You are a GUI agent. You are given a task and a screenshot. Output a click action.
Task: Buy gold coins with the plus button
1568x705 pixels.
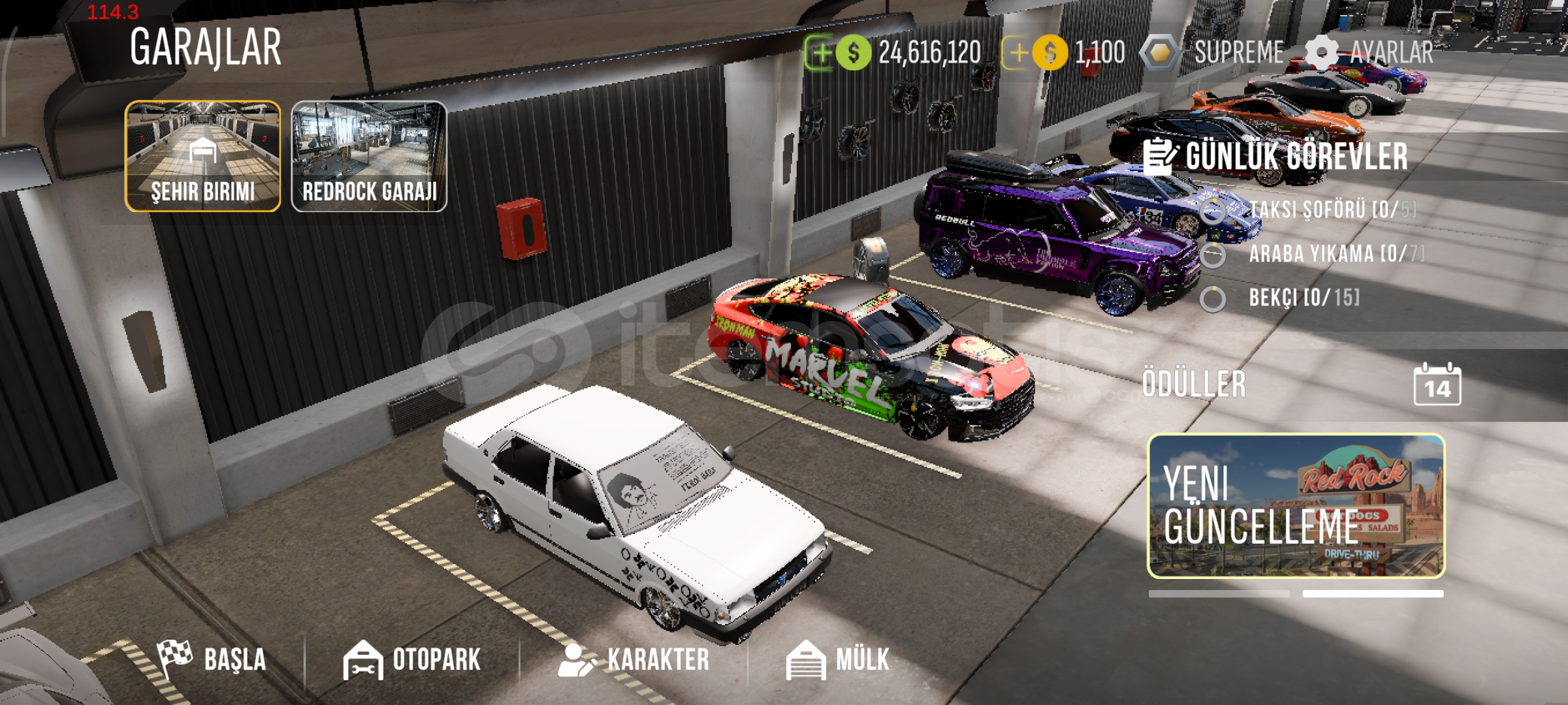click(x=1017, y=53)
